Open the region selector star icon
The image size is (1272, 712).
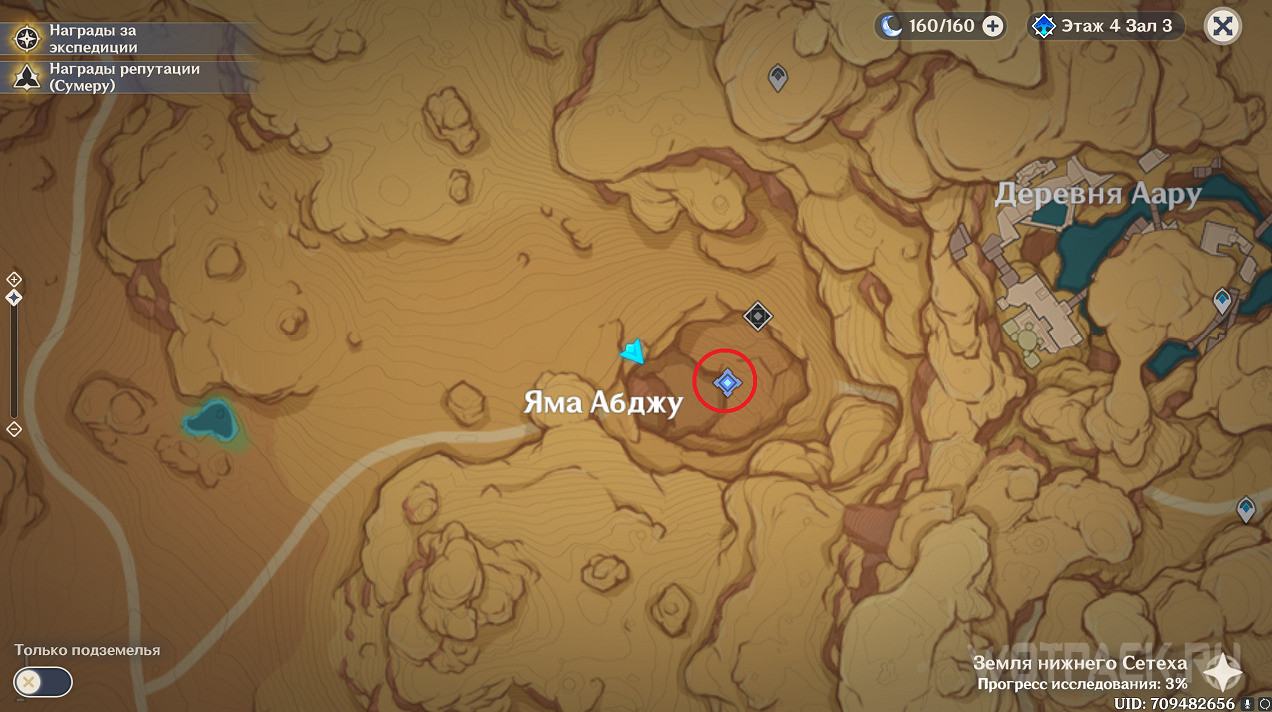click(1220, 673)
